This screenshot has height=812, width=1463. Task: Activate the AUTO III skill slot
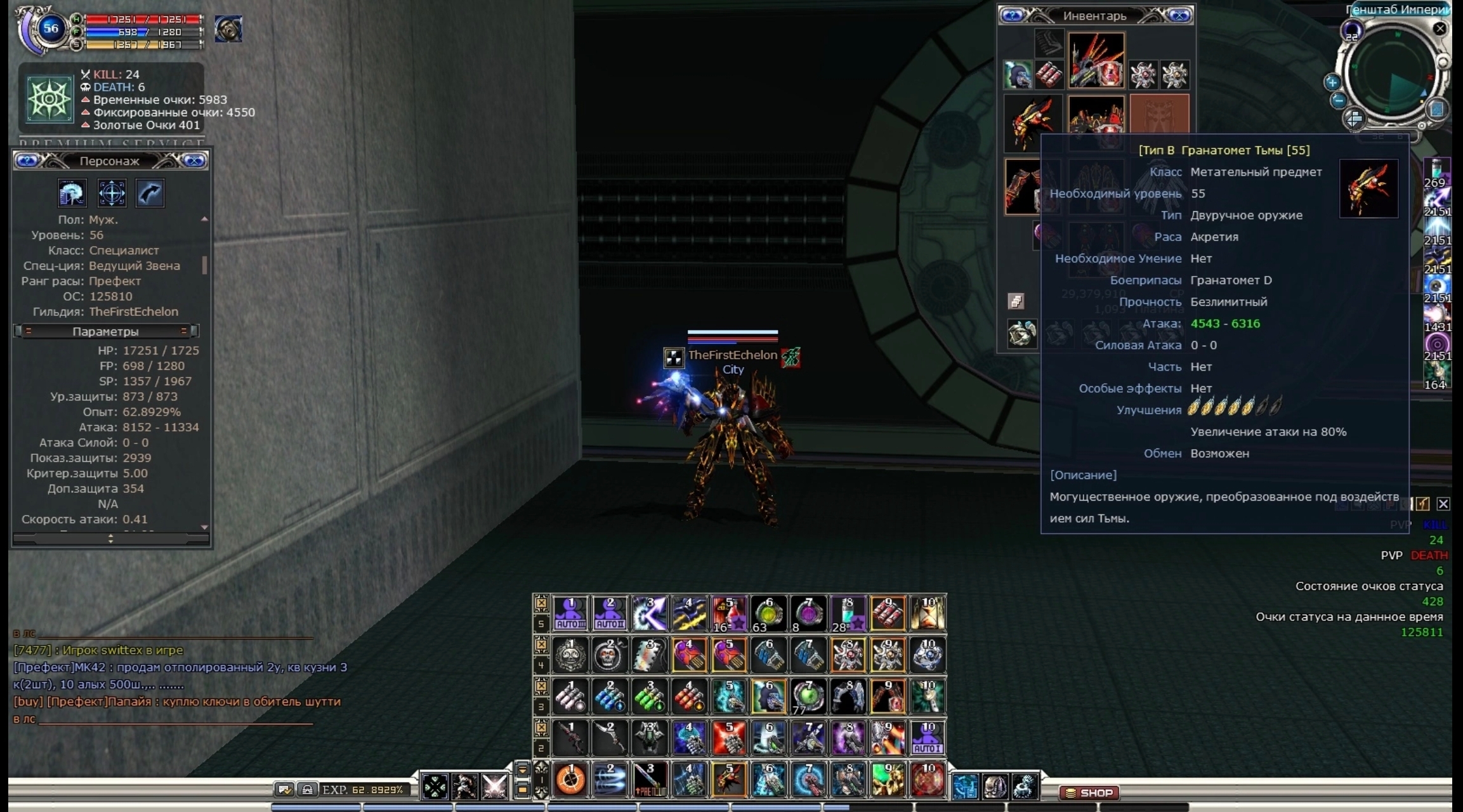pyautogui.click(x=570, y=613)
